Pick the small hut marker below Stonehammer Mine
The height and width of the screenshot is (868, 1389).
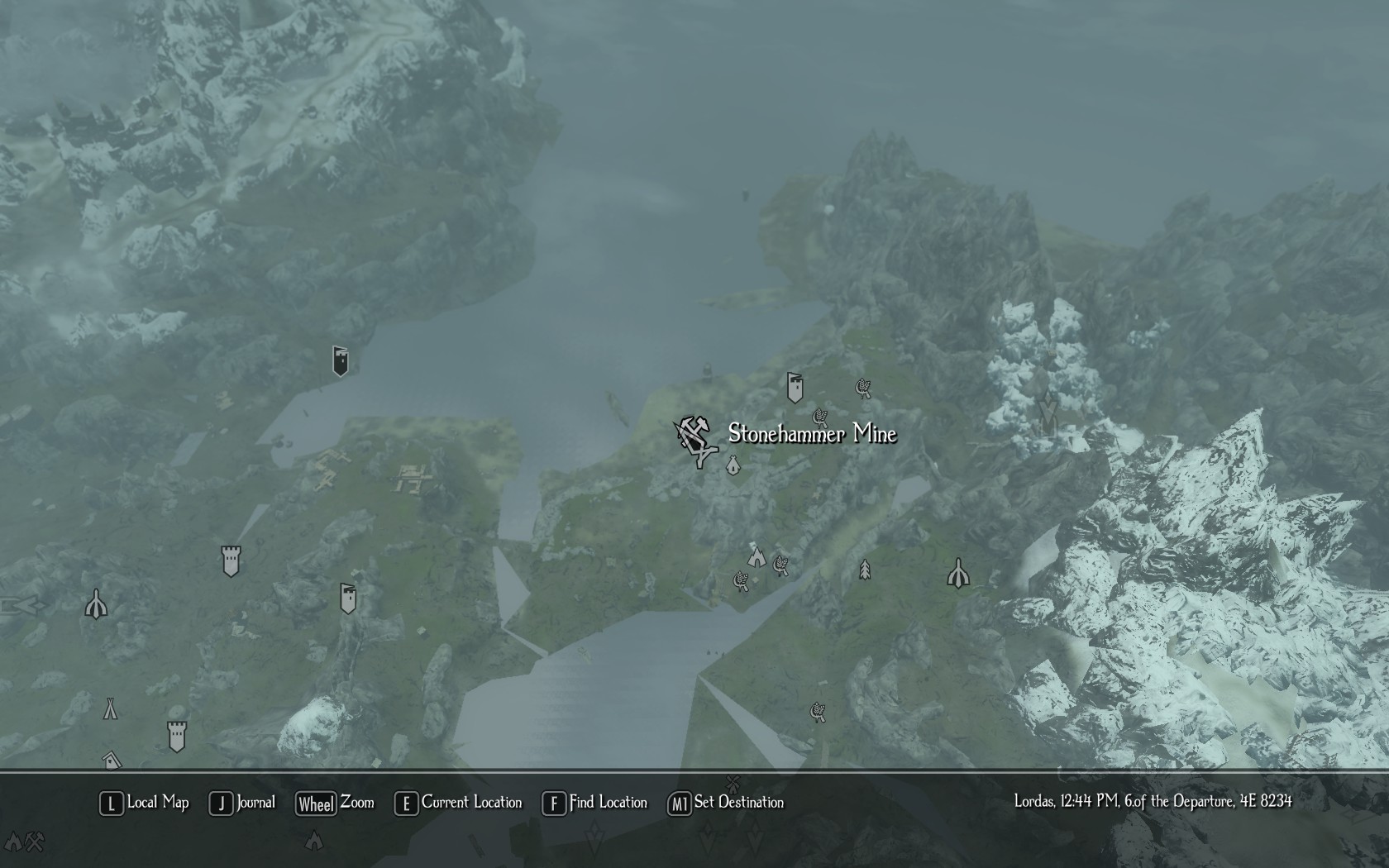733,467
